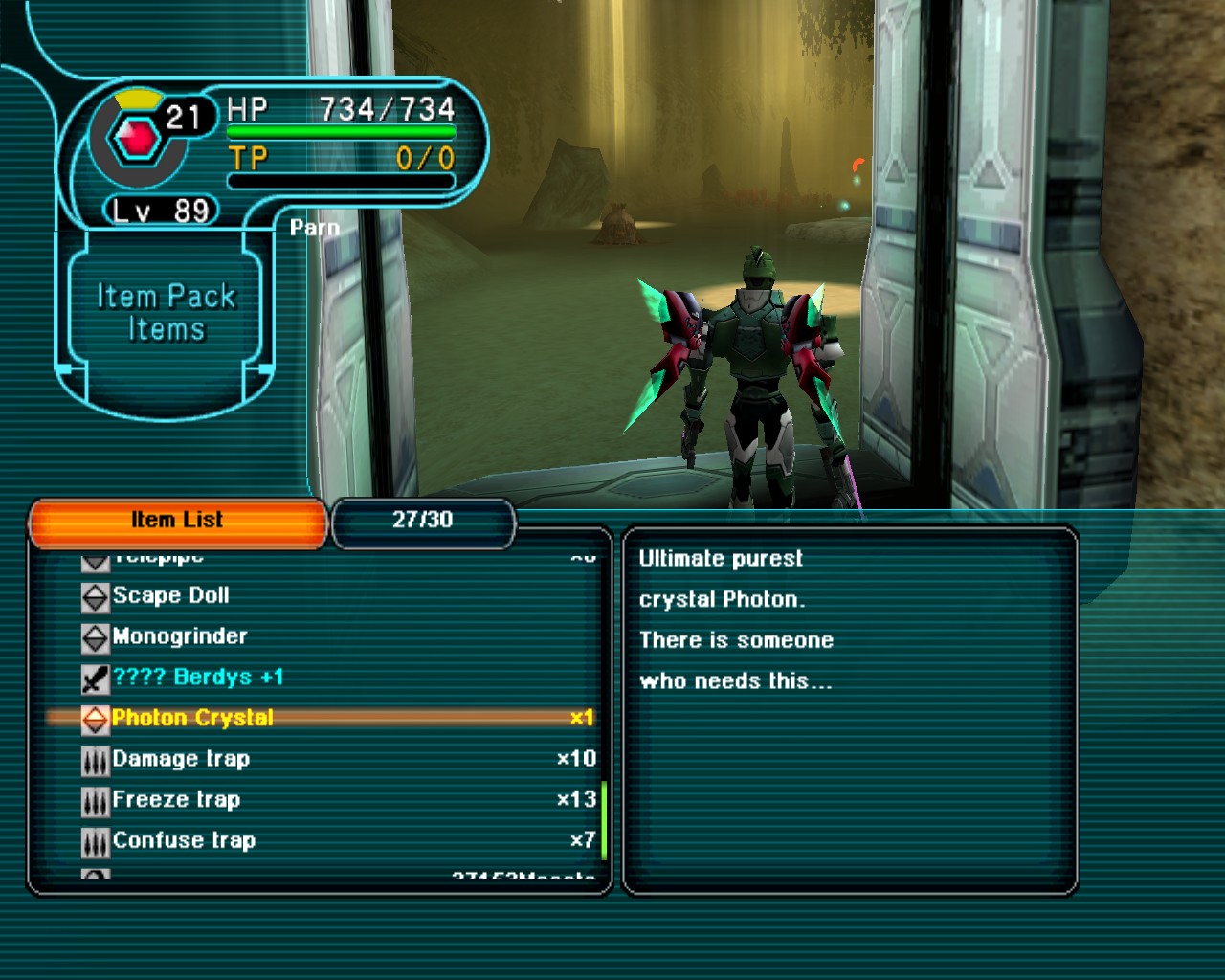This screenshot has height=980, width=1225.
Task: Click the Scape Doll icon in the item list
Action: pos(93,595)
